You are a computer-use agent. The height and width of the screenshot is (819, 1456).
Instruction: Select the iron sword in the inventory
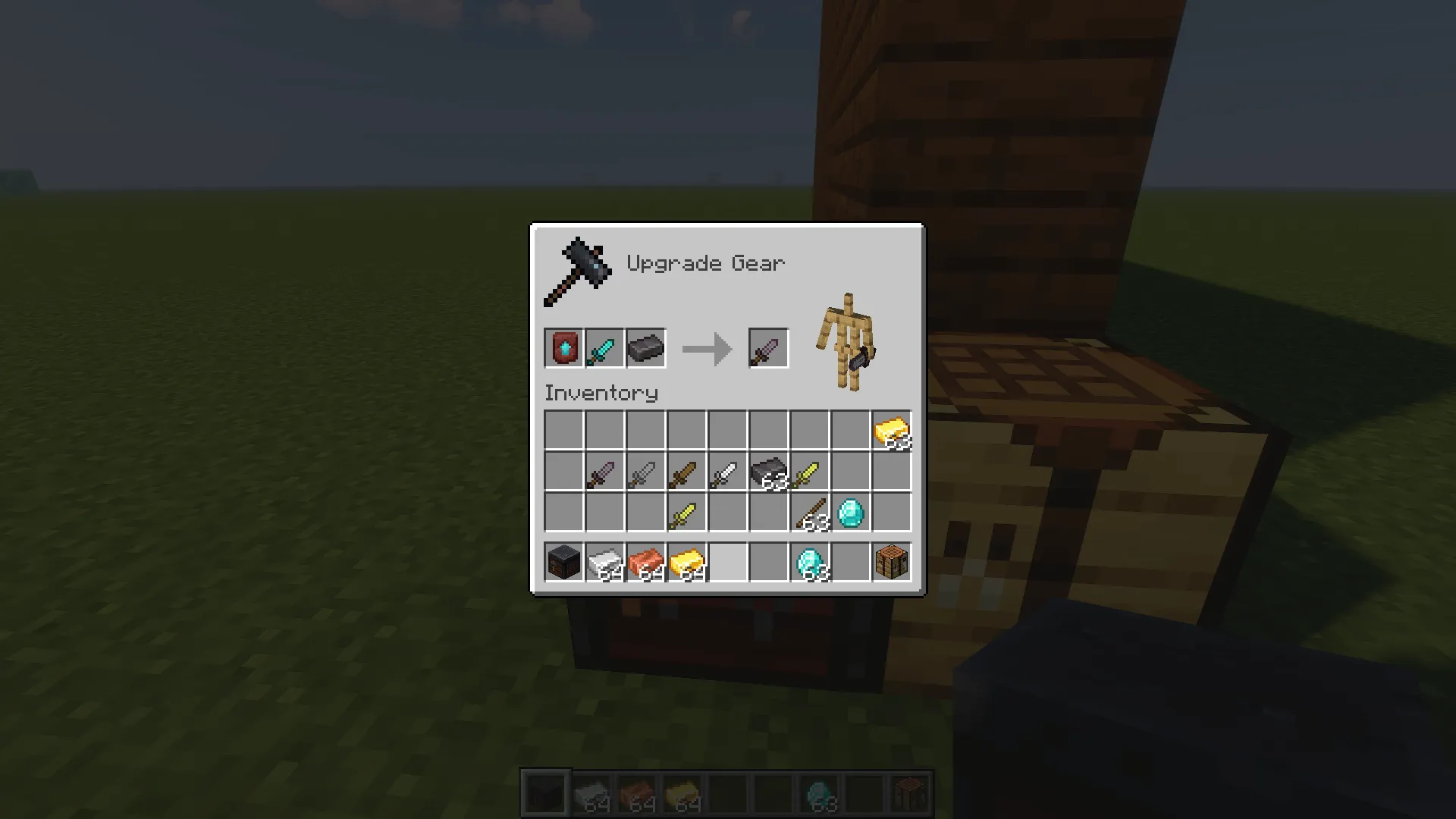pyautogui.click(x=645, y=474)
